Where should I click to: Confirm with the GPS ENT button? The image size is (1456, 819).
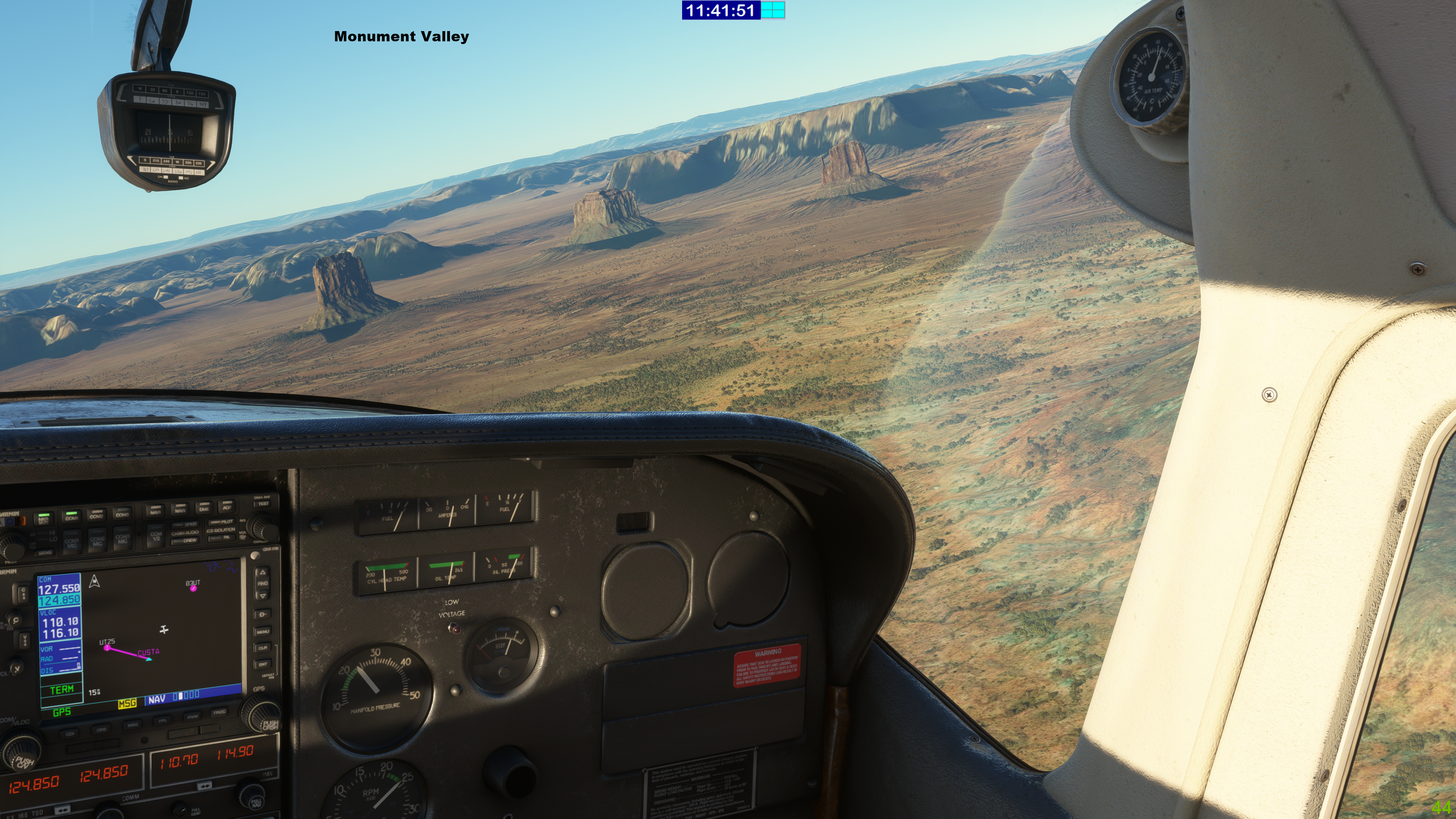click(x=264, y=664)
